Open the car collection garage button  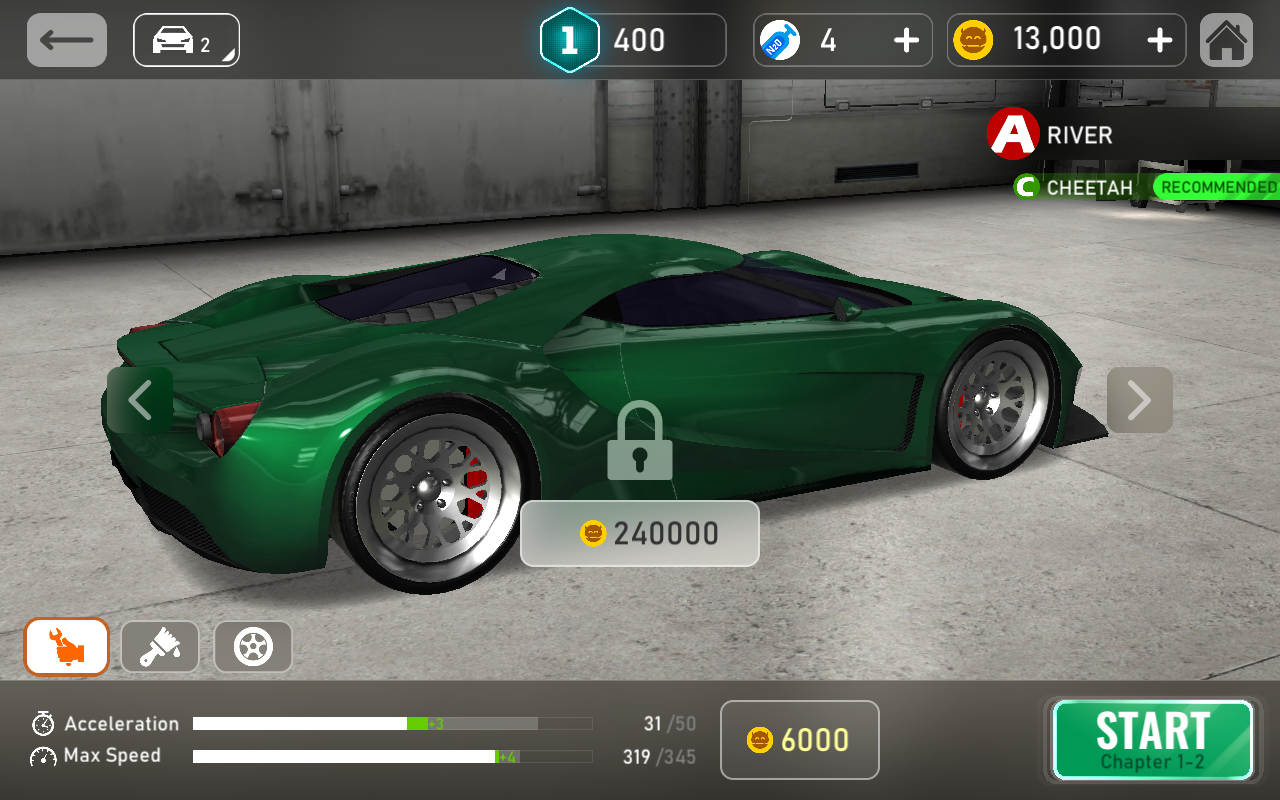click(186, 40)
